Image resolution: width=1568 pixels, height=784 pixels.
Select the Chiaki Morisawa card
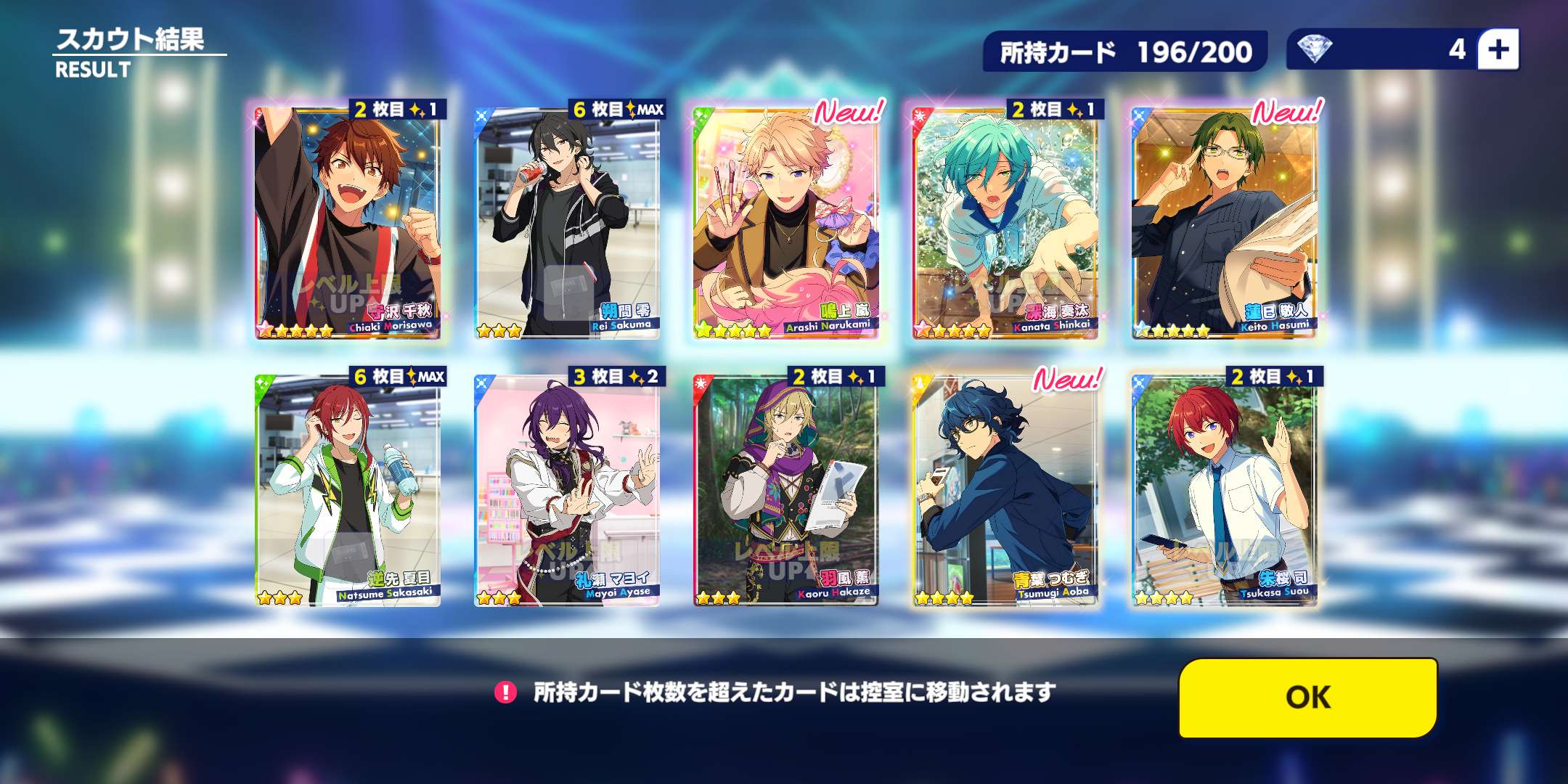(348, 221)
